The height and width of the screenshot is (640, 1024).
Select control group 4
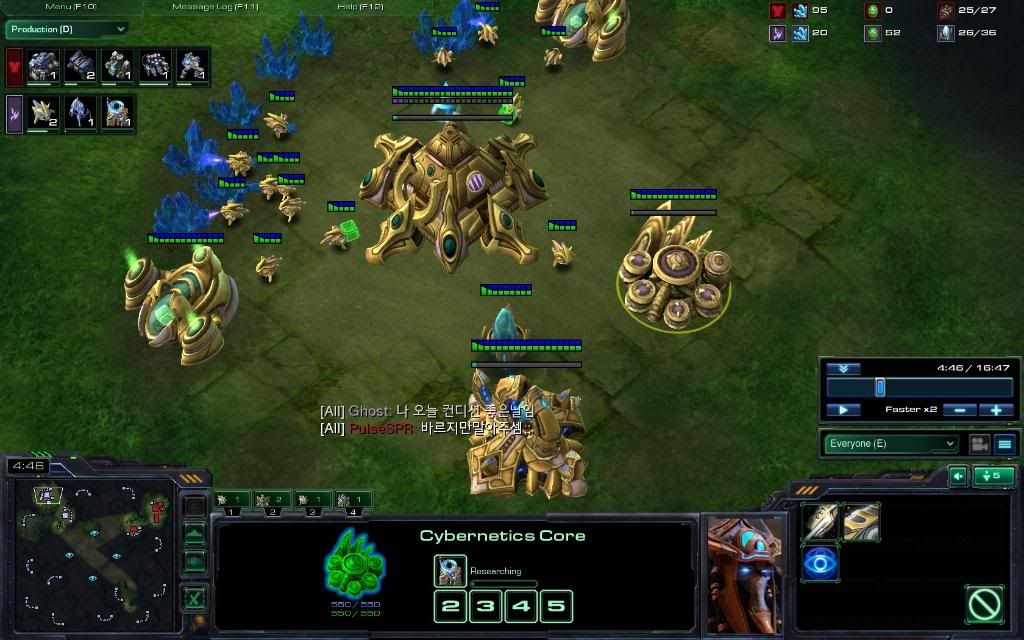(x=353, y=500)
